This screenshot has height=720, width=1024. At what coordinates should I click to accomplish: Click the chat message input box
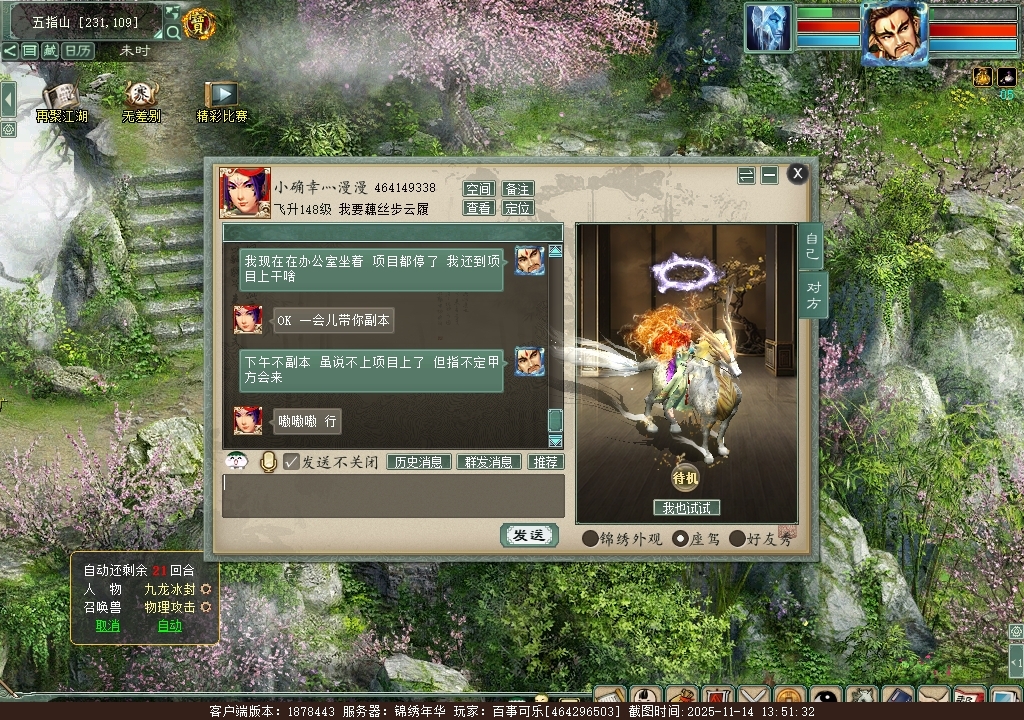(x=393, y=495)
